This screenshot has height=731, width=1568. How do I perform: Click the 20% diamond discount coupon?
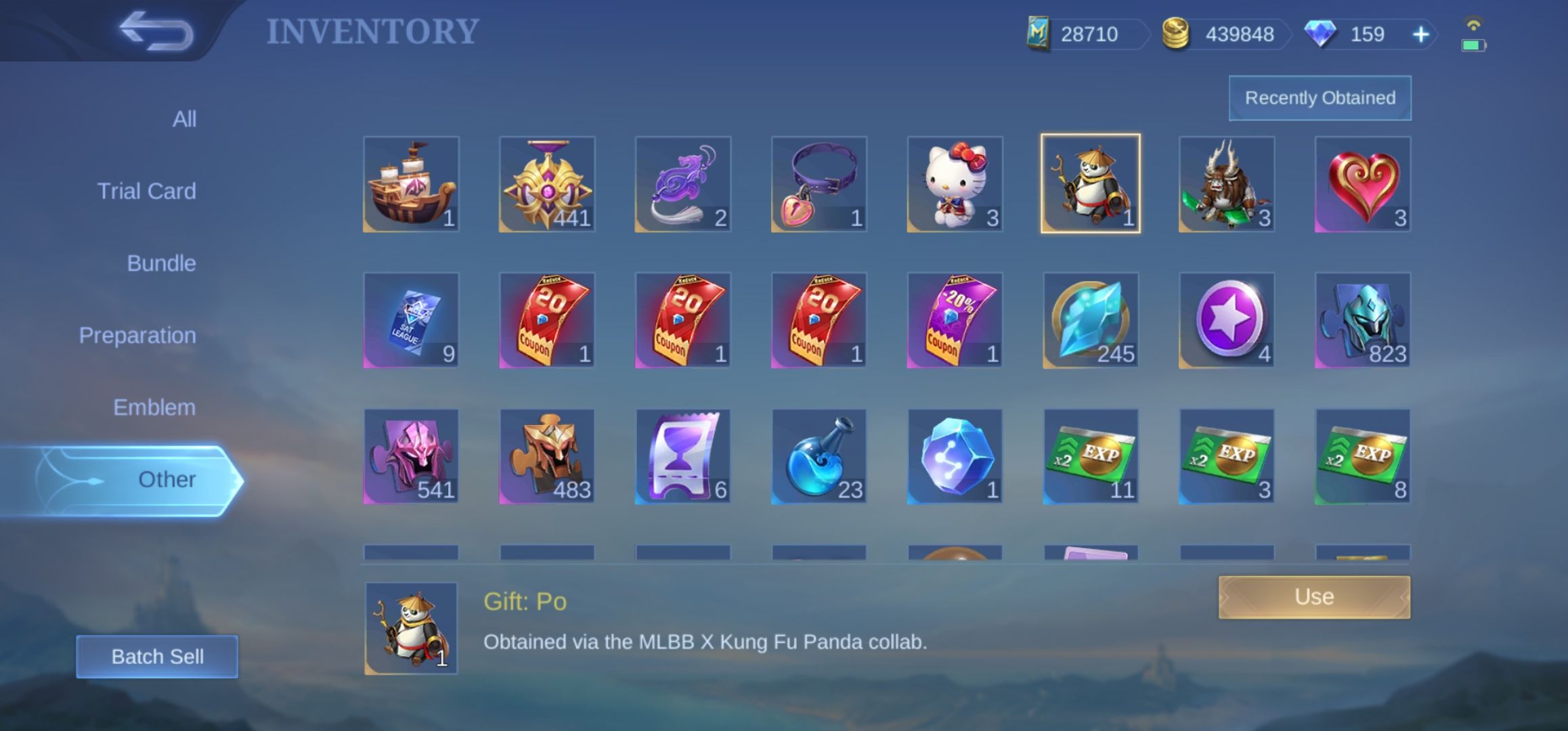click(x=953, y=319)
